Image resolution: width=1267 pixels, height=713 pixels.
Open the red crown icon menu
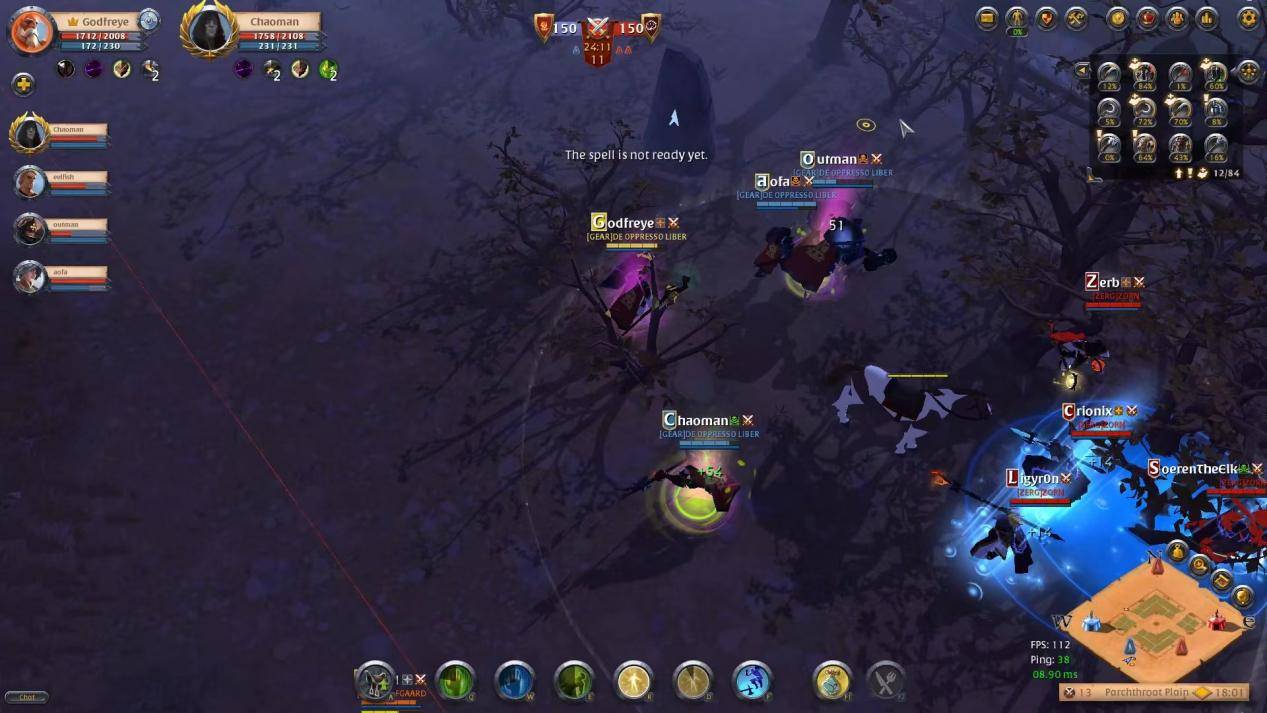pyautogui.click(x=1147, y=18)
